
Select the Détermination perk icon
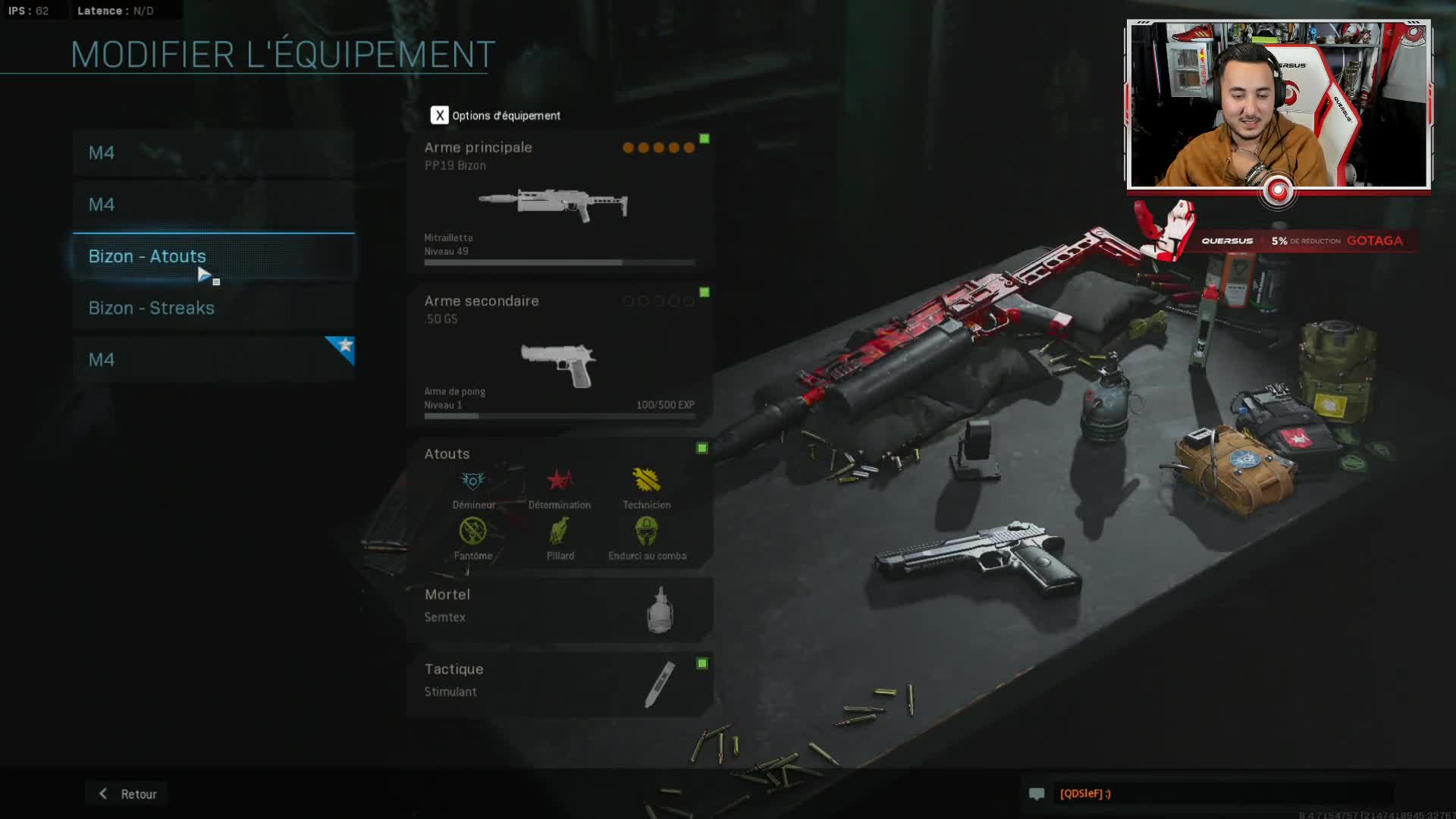pyautogui.click(x=560, y=481)
